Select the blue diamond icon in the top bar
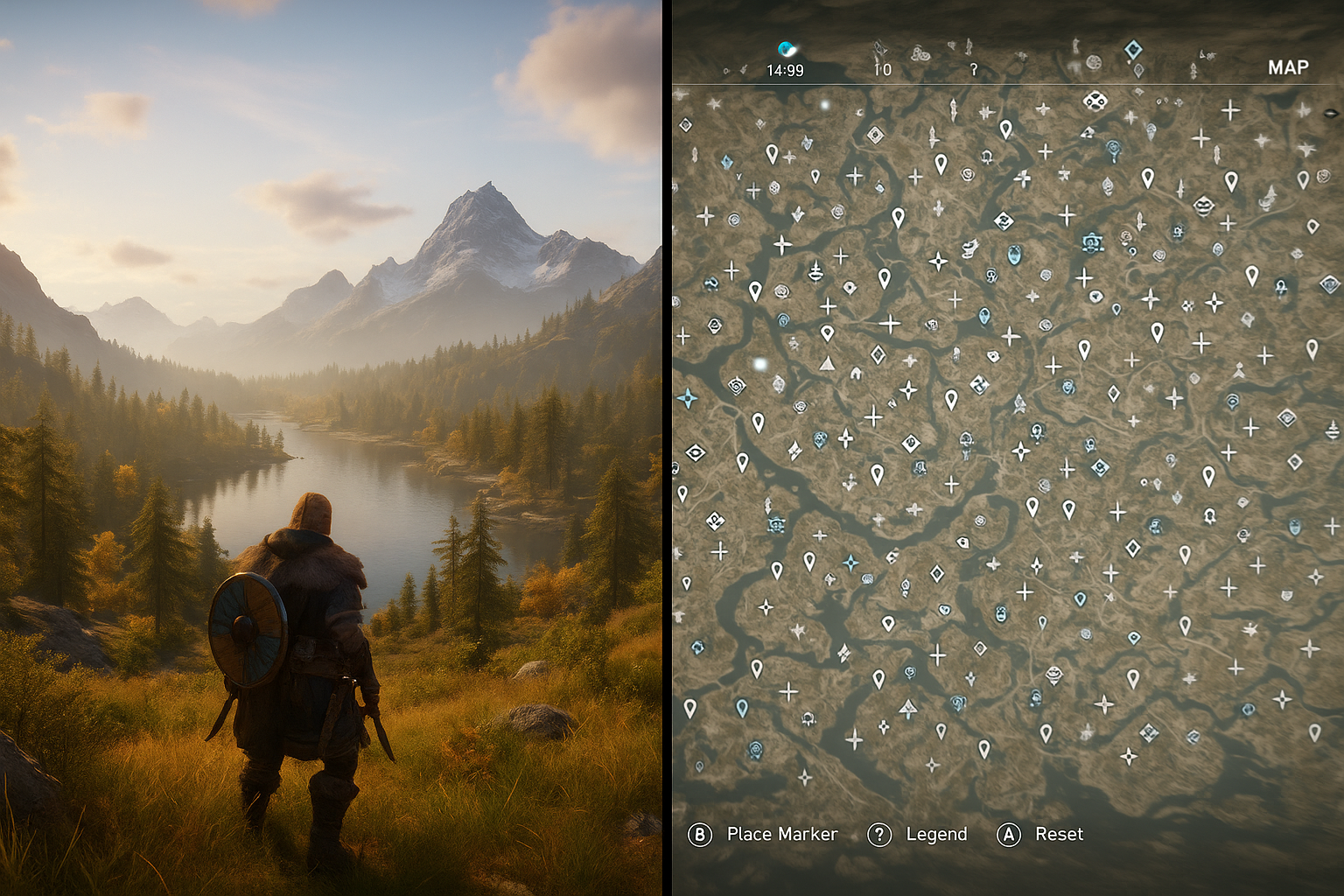Screen dimensions: 1344x896 click(1132, 49)
